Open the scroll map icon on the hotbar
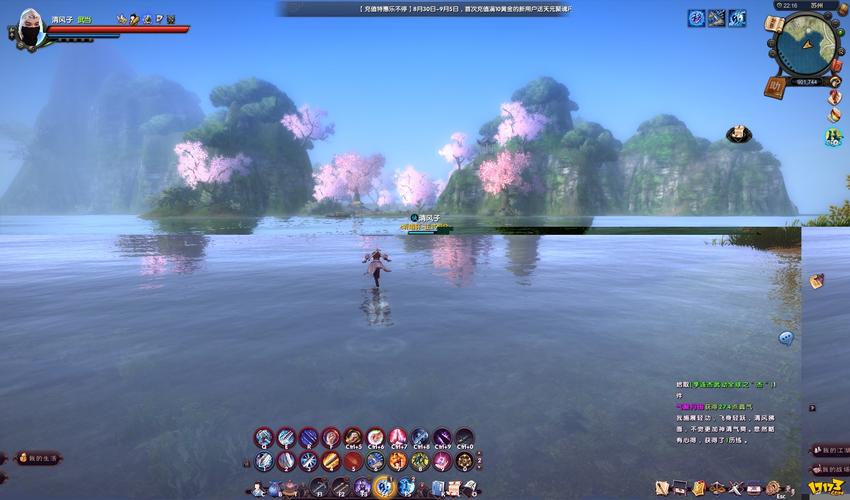 click(x=454, y=488)
